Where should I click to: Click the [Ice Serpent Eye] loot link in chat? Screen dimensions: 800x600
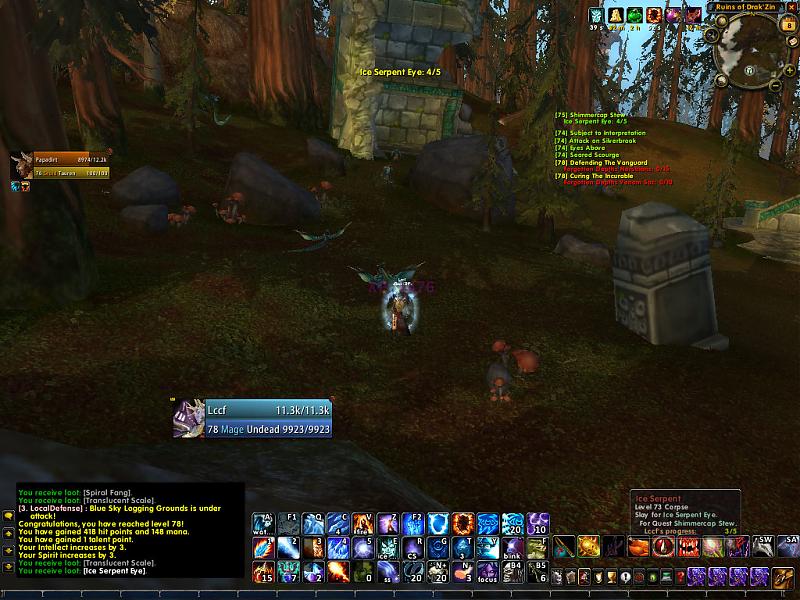tap(122, 570)
